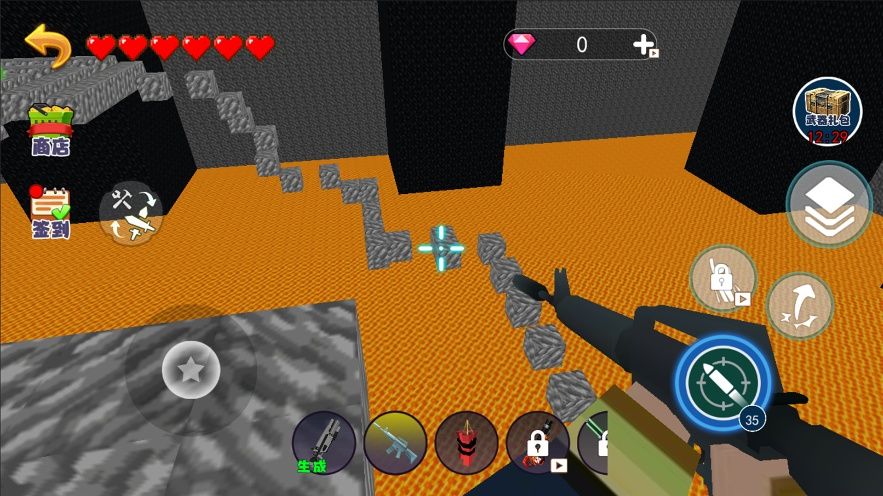Tap the stacked layers button
The width and height of the screenshot is (883, 496).
point(828,204)
